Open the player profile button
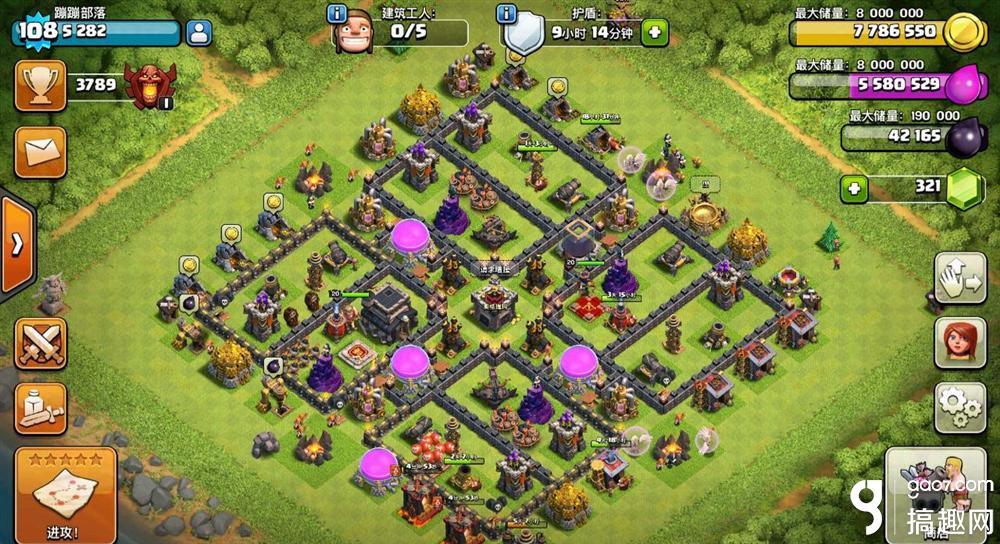Viewport: 1000px width, 544px height. tap(199, 32)
